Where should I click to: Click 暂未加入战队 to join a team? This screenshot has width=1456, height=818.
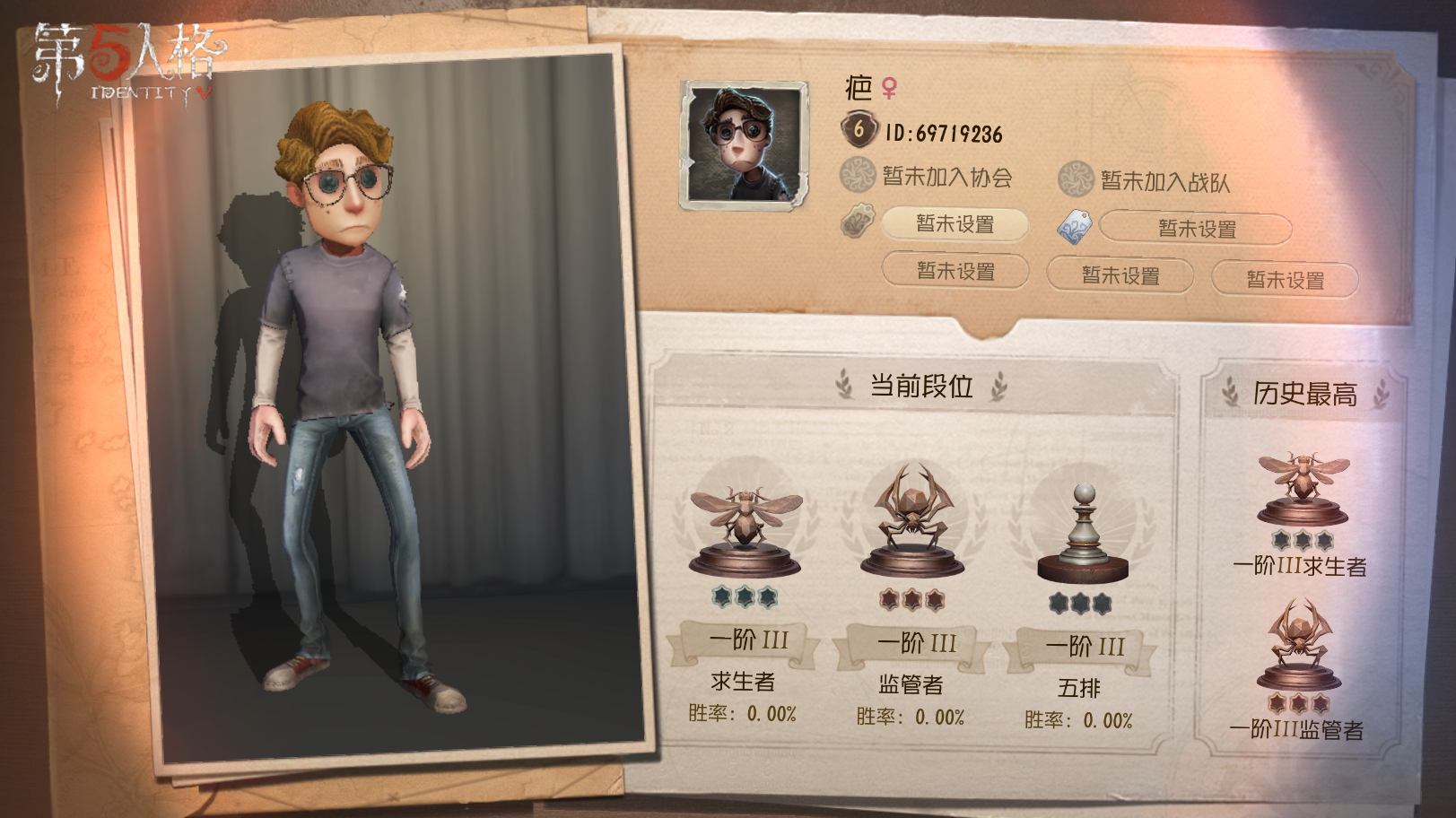[x=1164, y=178]
